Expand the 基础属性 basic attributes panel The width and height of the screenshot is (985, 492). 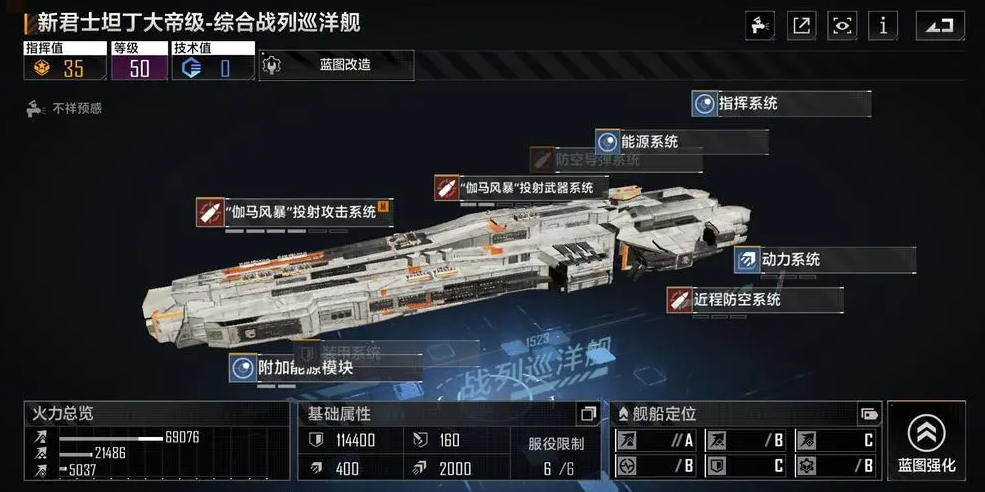(x=588, y=414)
